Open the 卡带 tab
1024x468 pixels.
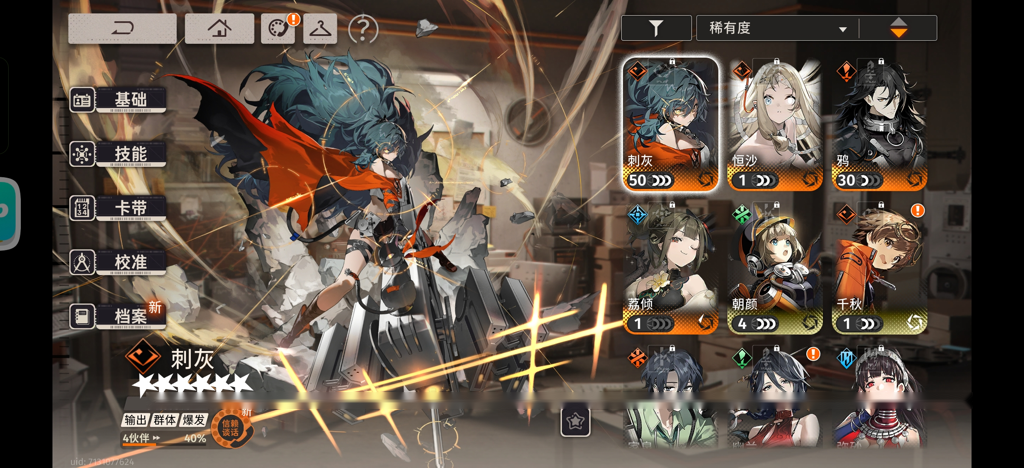click(118, 208)
